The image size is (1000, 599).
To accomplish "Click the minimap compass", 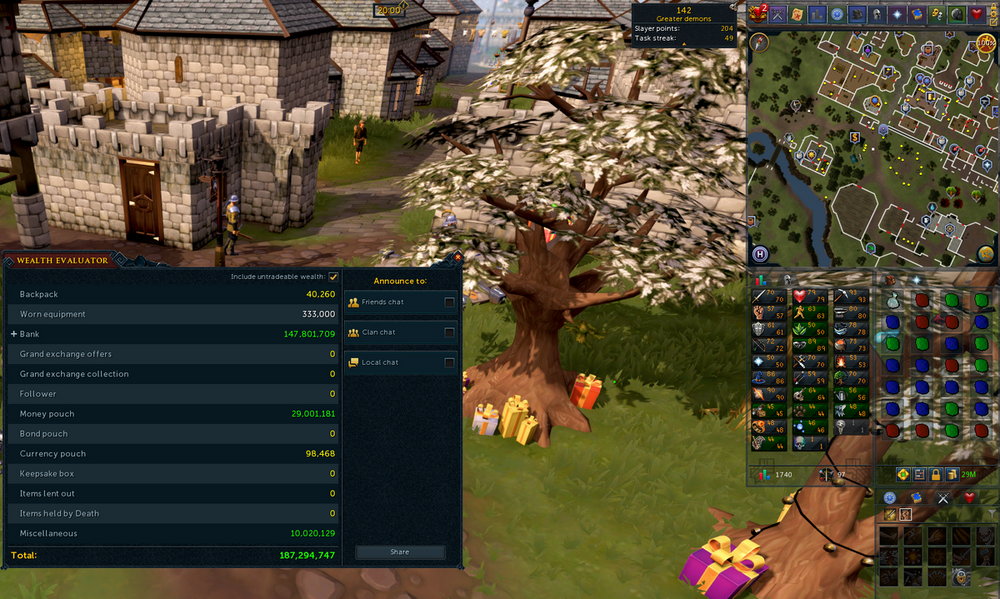I will [759, 42].
